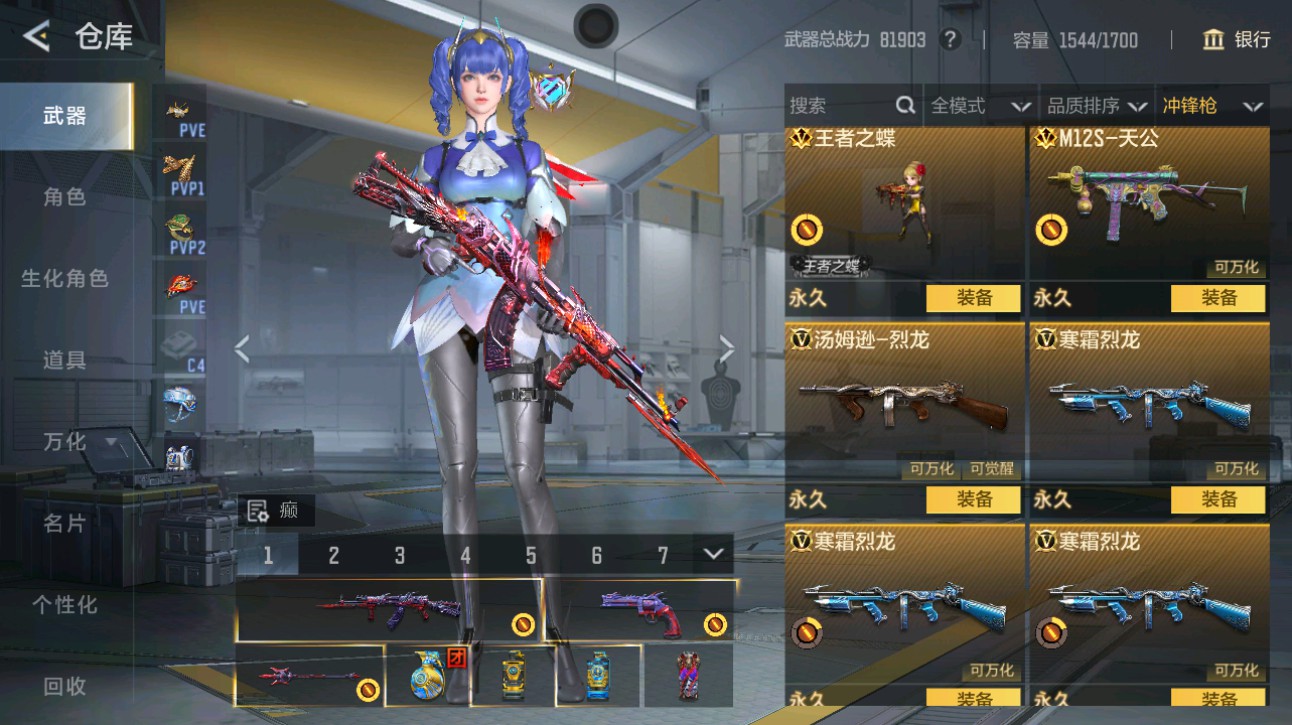Open the PVE loadout weapon icon
The height and width of the screenshot is (725, 1292).
coord(178,112)
